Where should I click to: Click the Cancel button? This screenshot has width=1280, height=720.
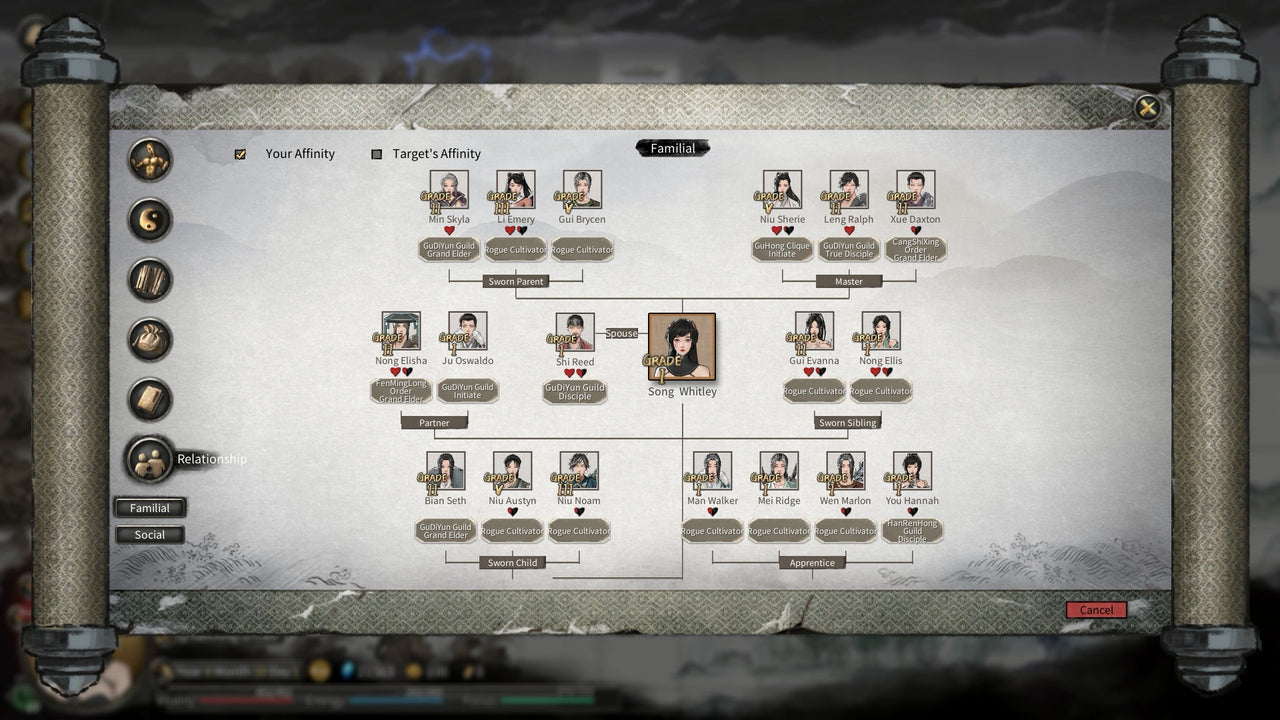click(1096, 610)
